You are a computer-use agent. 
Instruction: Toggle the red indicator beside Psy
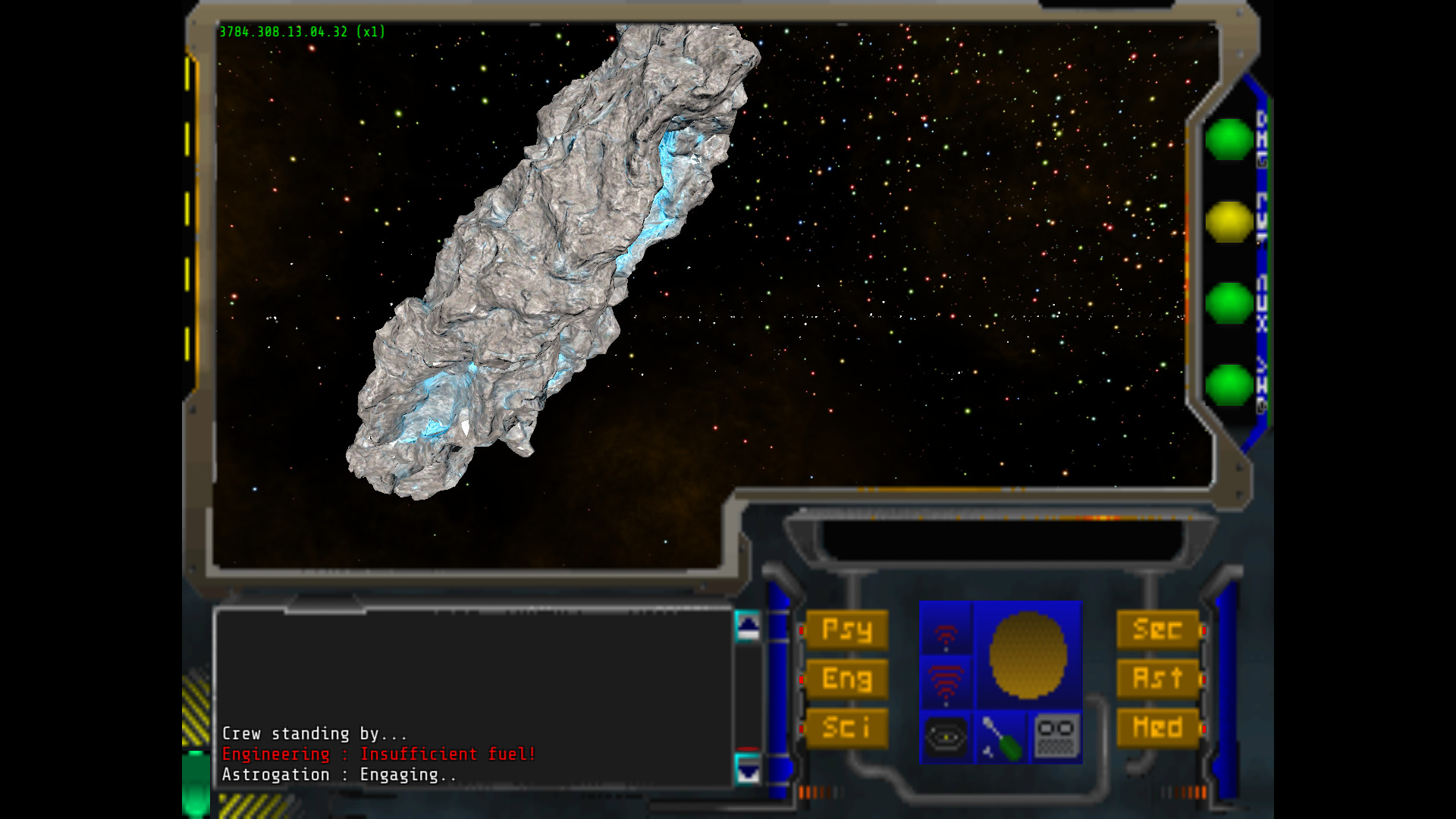(802, 629)
